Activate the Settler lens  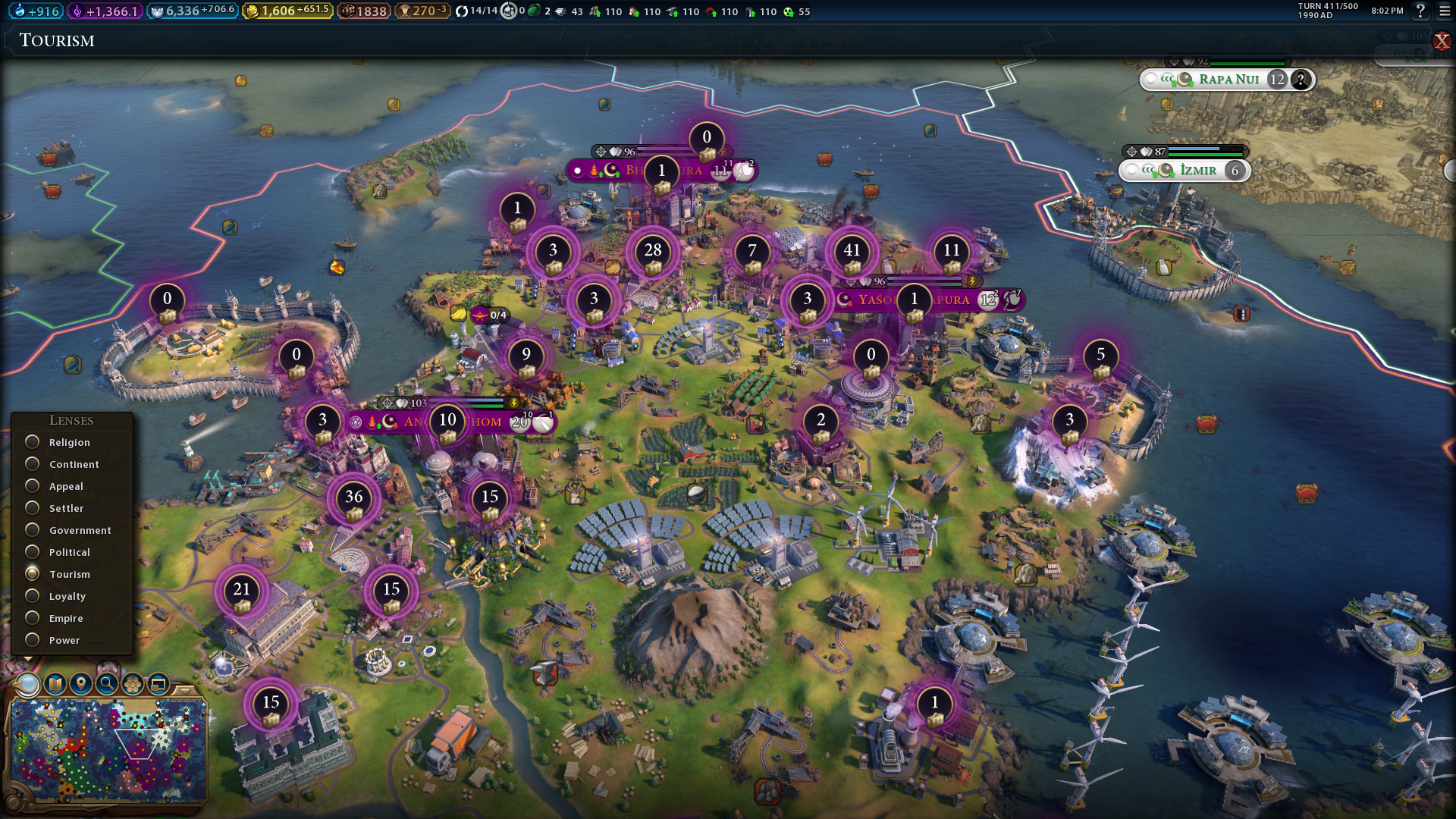33,508
